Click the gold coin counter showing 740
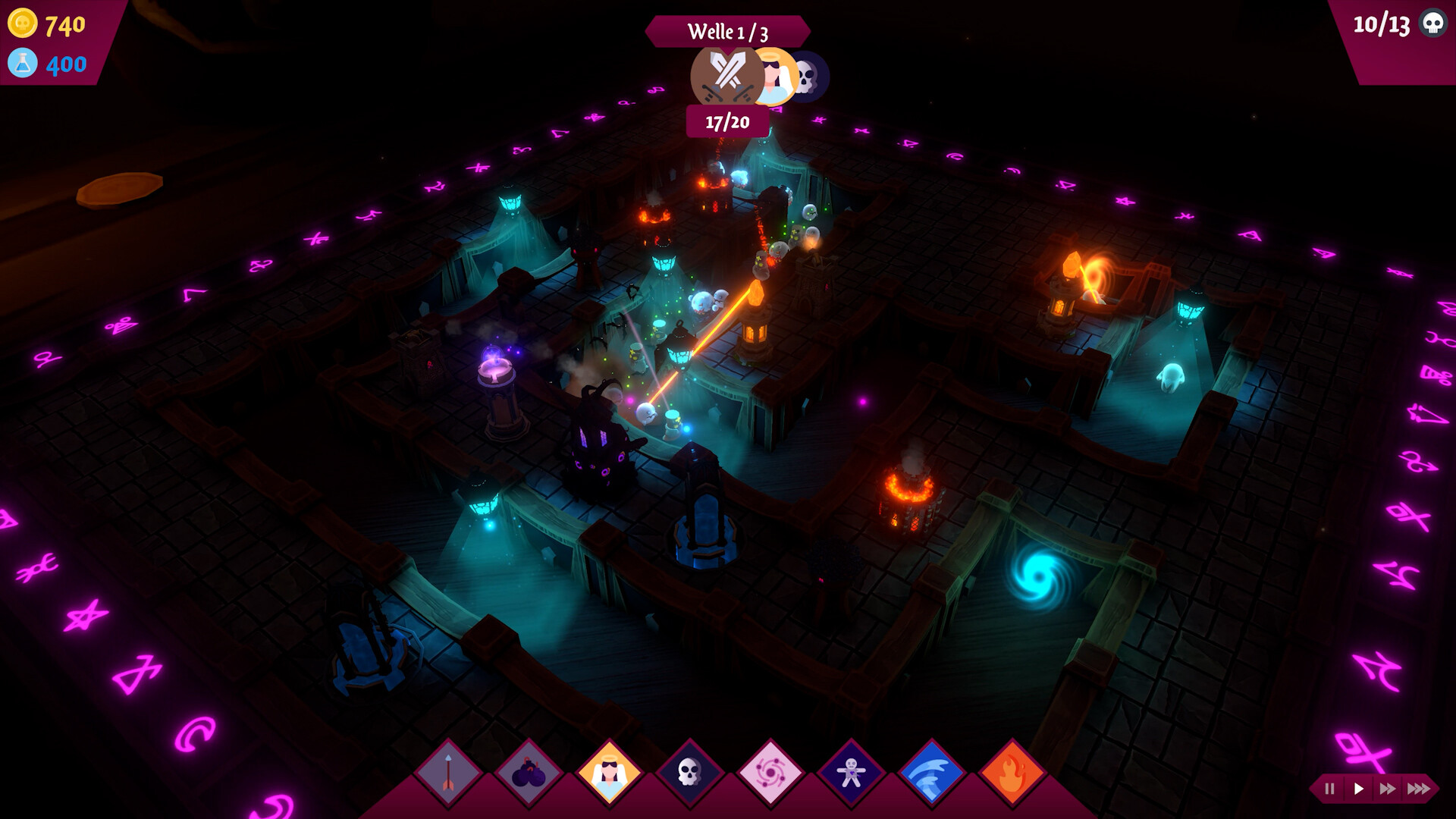The width and height of the screenshot is (1456, 819). pyautogui.click(x=47, y=25)
